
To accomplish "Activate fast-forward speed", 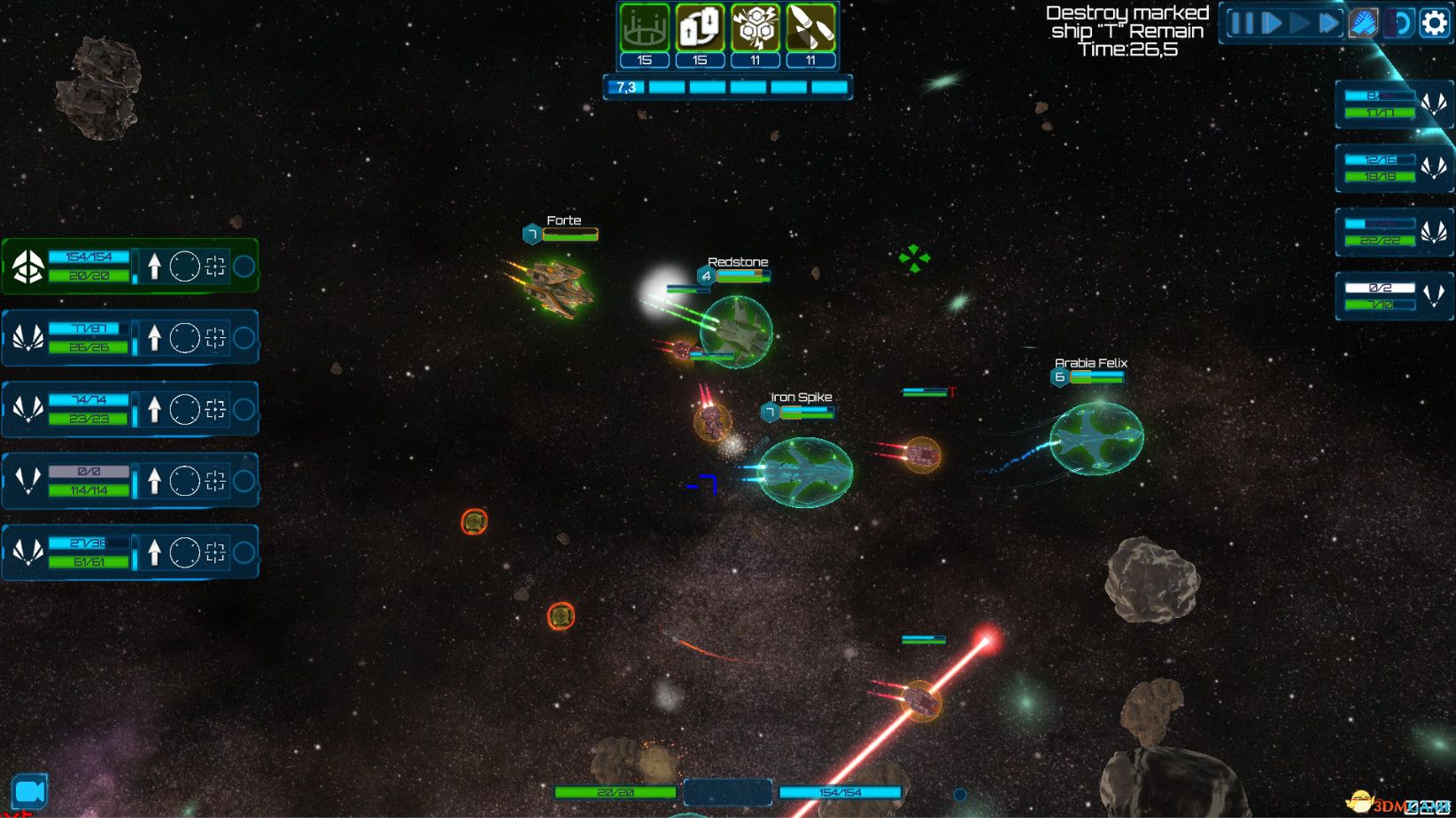I will (x=1328, y=23).
